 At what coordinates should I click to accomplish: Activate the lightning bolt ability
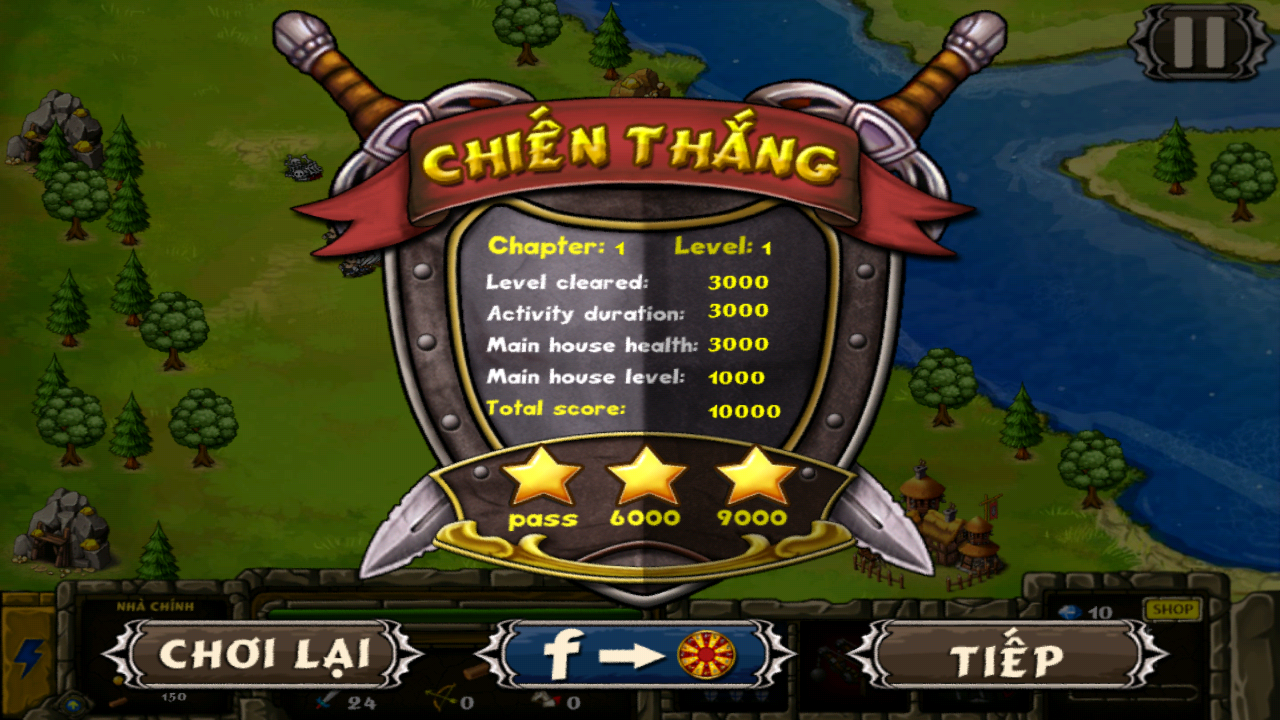coord(27,657)
